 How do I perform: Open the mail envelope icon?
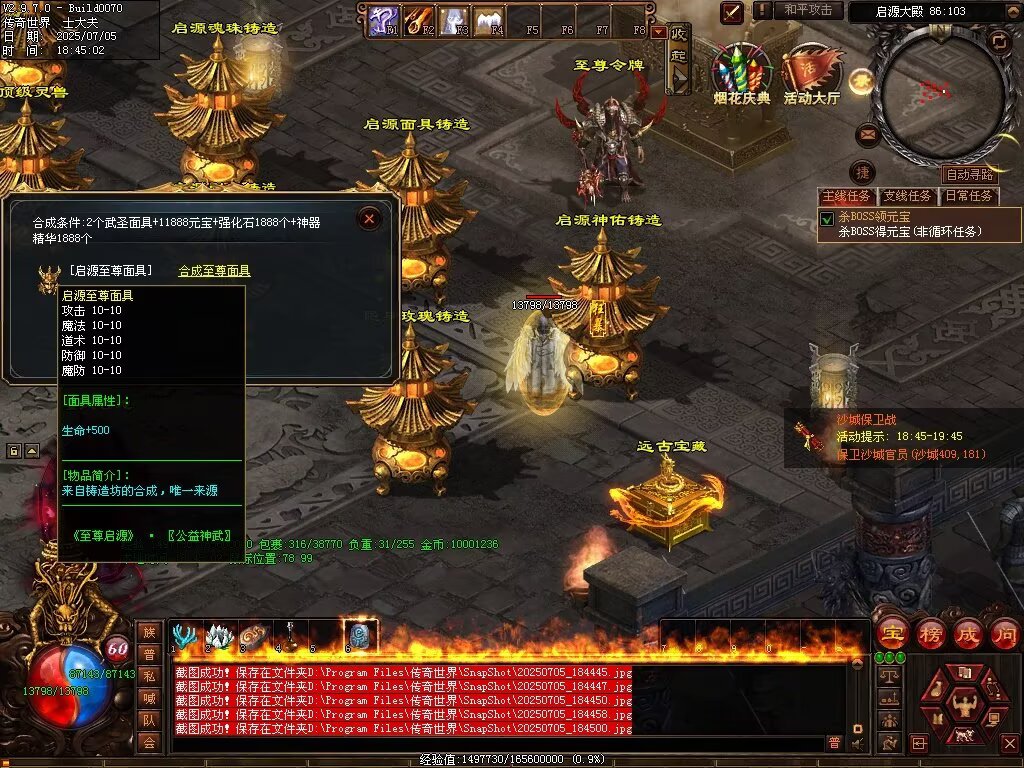coord(867,133)
